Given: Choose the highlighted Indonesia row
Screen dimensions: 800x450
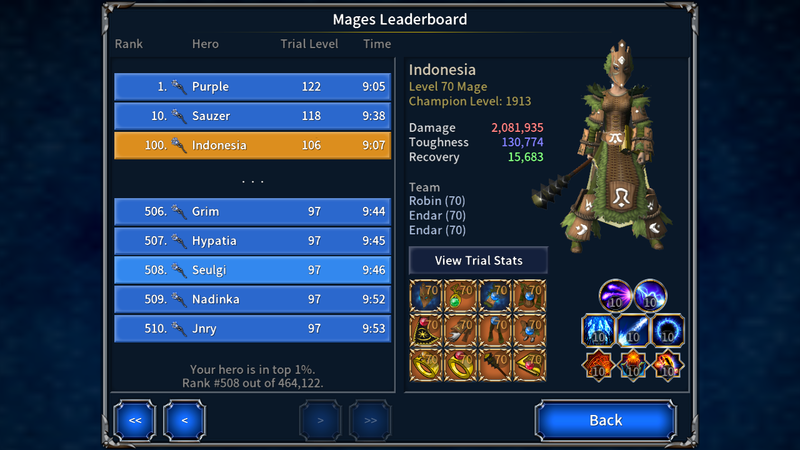Looking at the screenshot, I should (x=252, y=145).
